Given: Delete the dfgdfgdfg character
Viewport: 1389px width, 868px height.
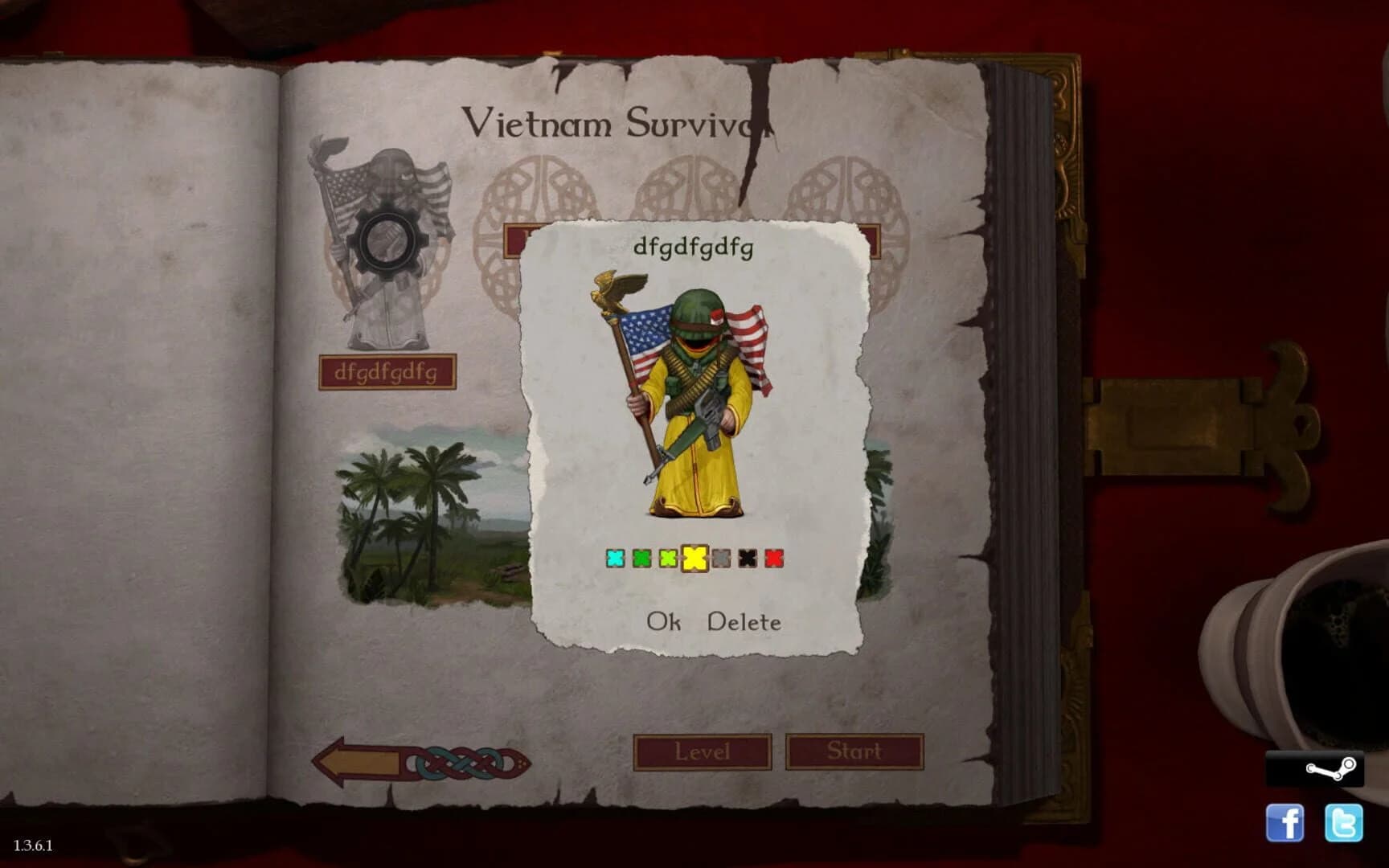Looking at the screenshot, I should [x=742, y=621].
